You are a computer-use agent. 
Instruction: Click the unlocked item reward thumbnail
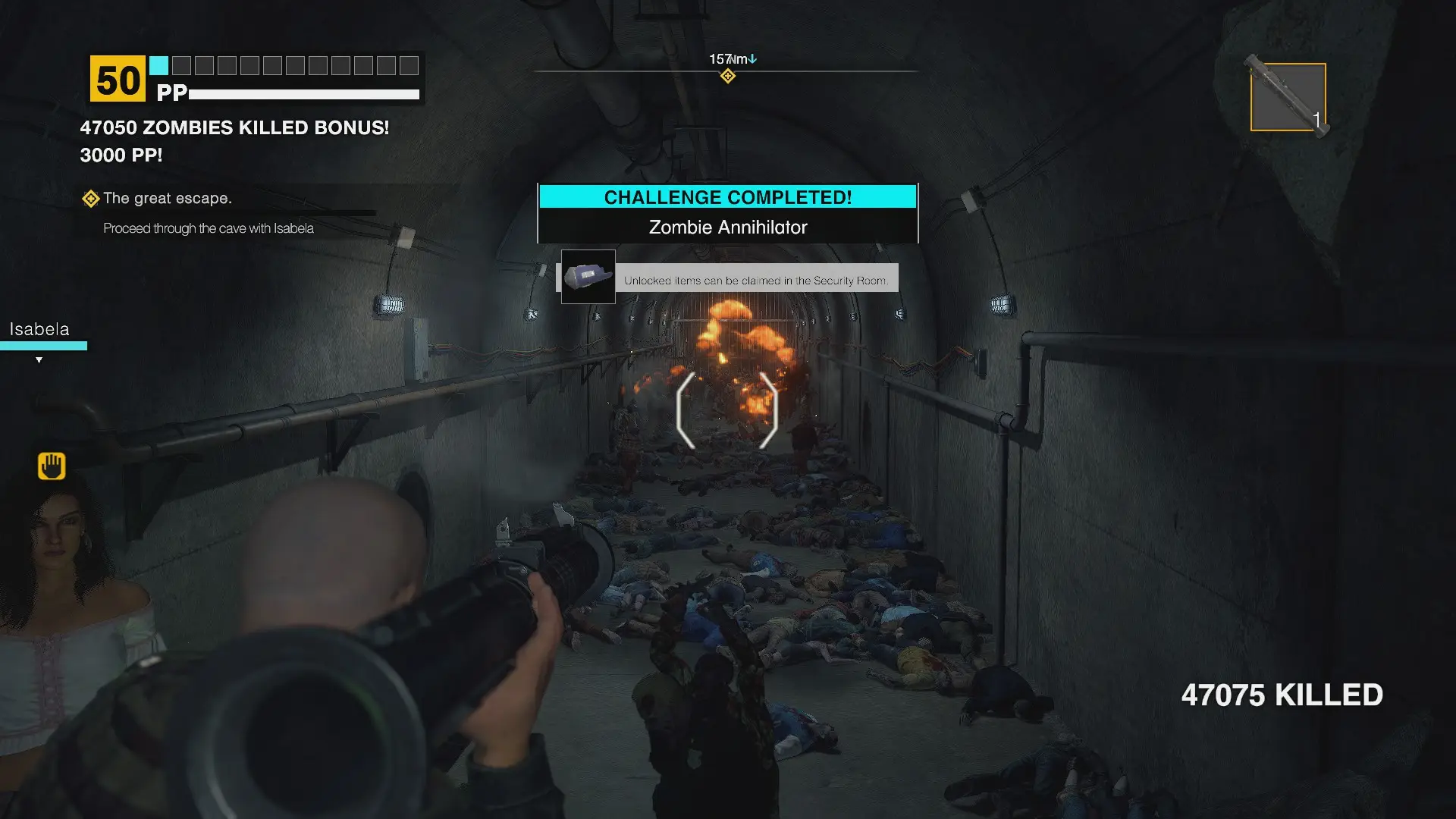[588, 277]
